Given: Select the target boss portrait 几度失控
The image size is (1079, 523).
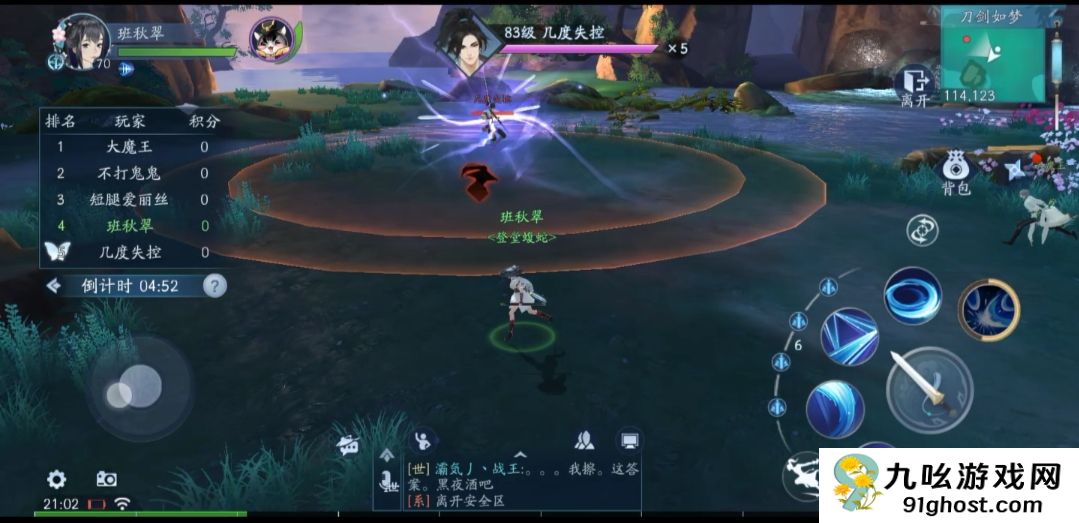Looking at the screenshot, I should coord(461,42).
